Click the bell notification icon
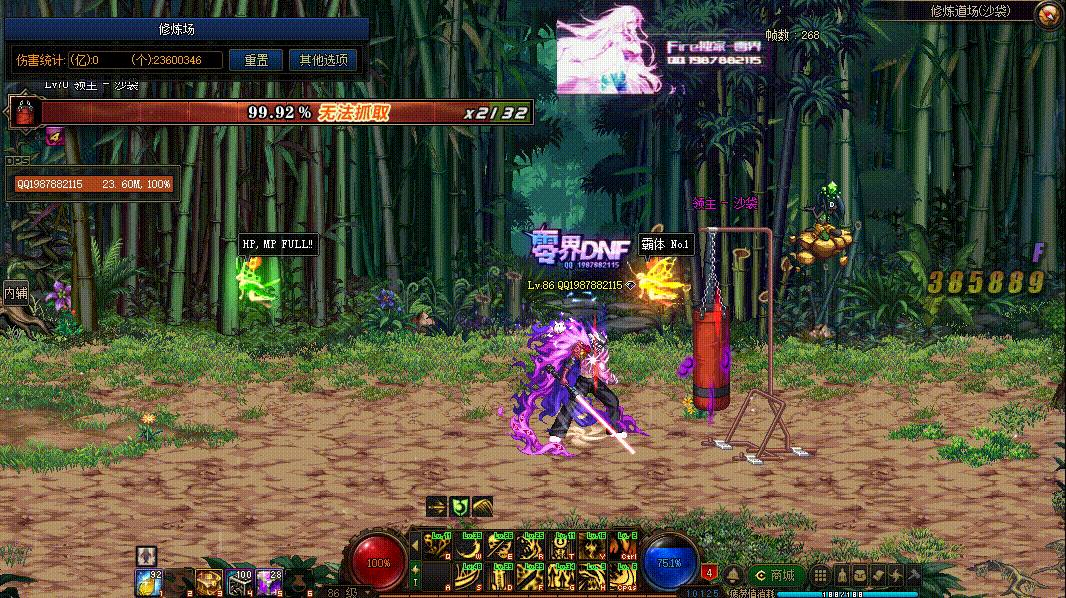The width and height of the screenshot is (1066, 598). click(732, 575)
